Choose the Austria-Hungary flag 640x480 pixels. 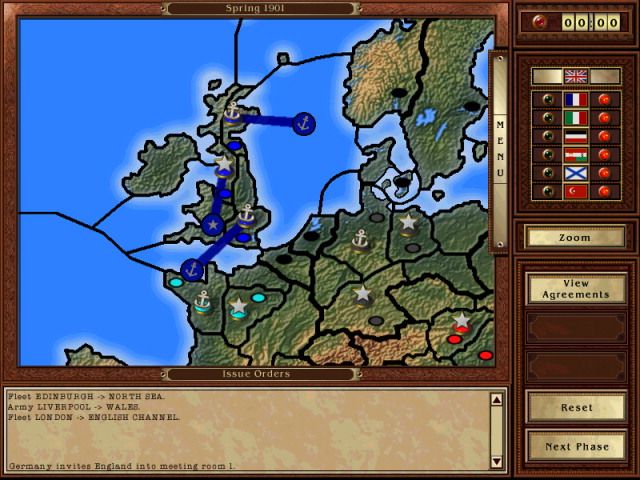[x=575, y=154]
